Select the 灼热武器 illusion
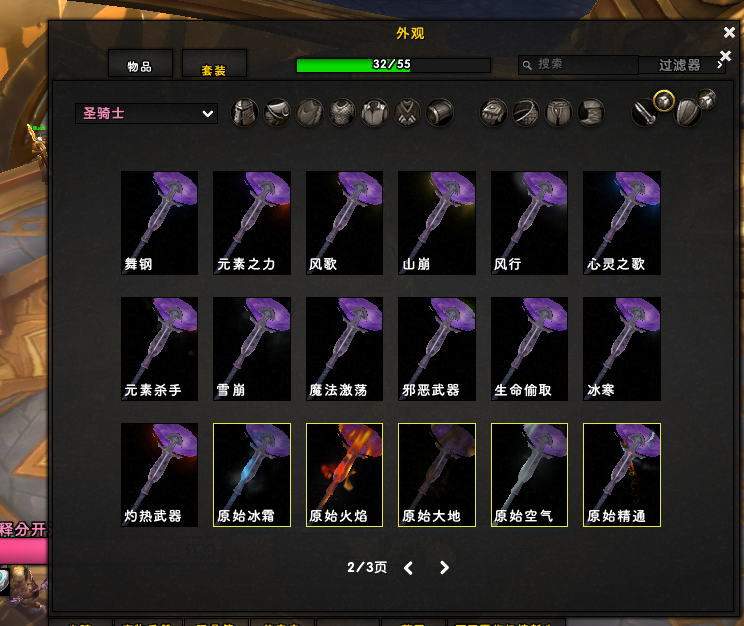Screen dimensions: 744x626 (x=159, y=475)
